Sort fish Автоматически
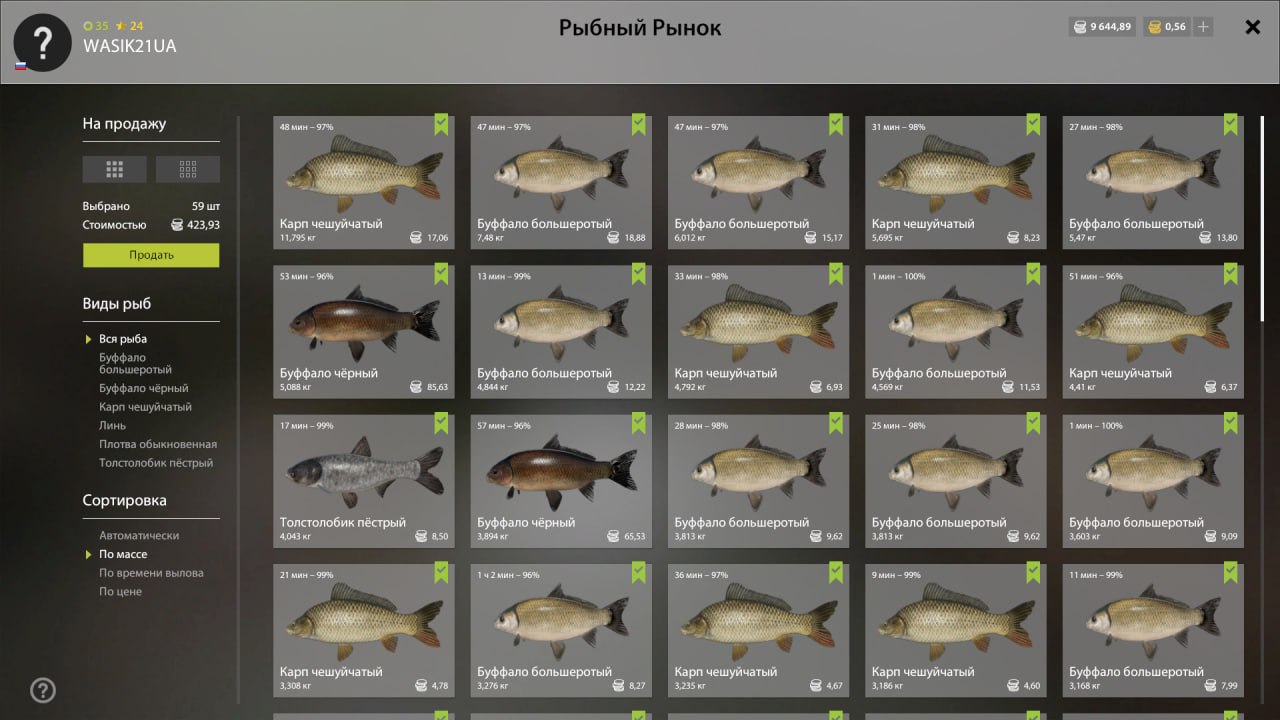The image size is (1280, 720). [x=139, y=536]
